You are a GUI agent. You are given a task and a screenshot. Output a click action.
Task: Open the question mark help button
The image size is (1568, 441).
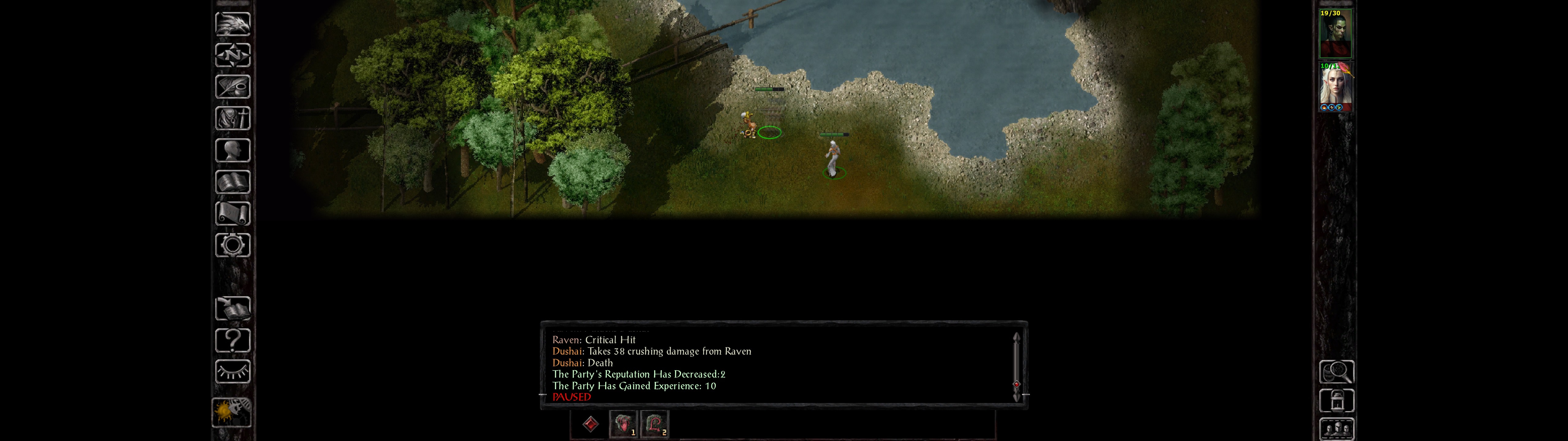coord(232,340)
